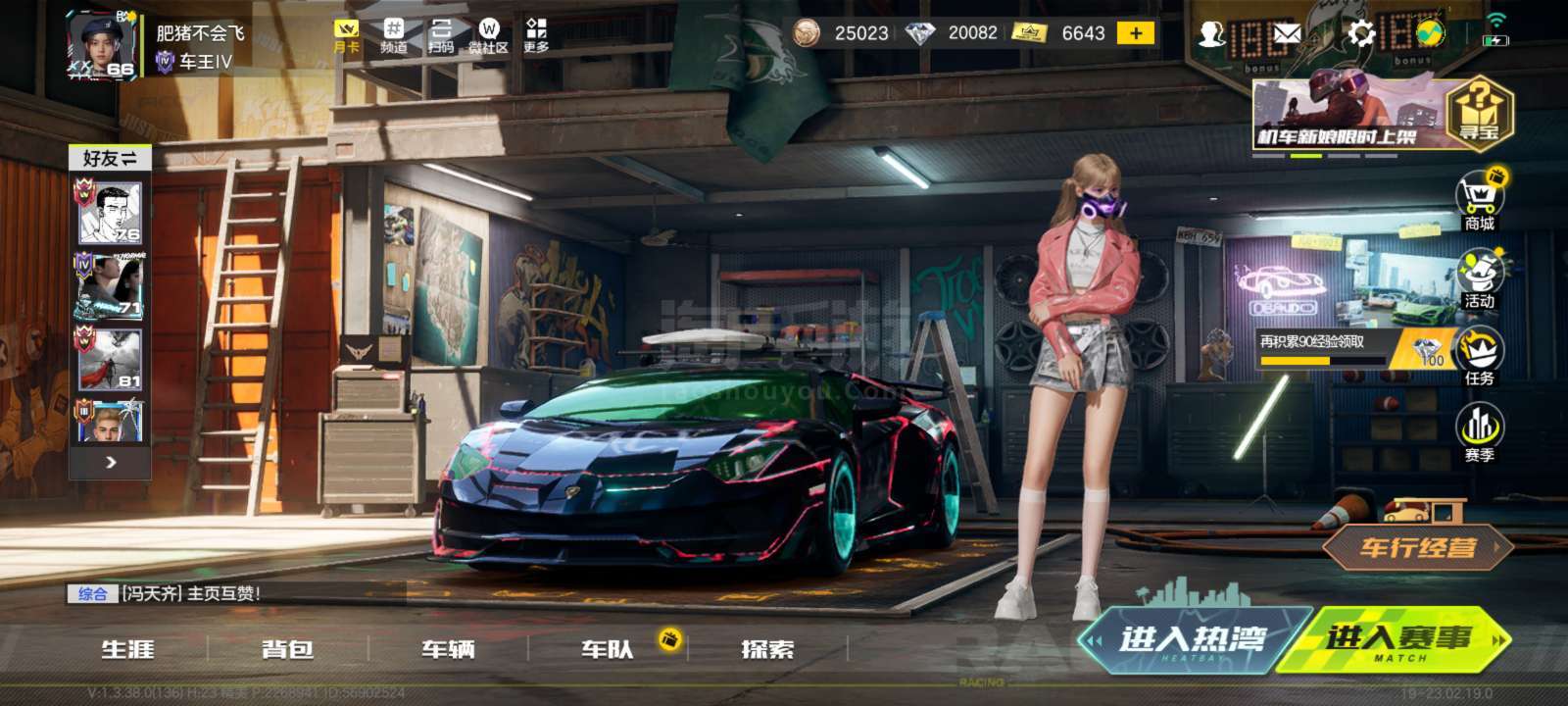The height and width of the screenshot is (706, 1568).
Task: Open the 任务 missions menu
Action: [1479, 355]
